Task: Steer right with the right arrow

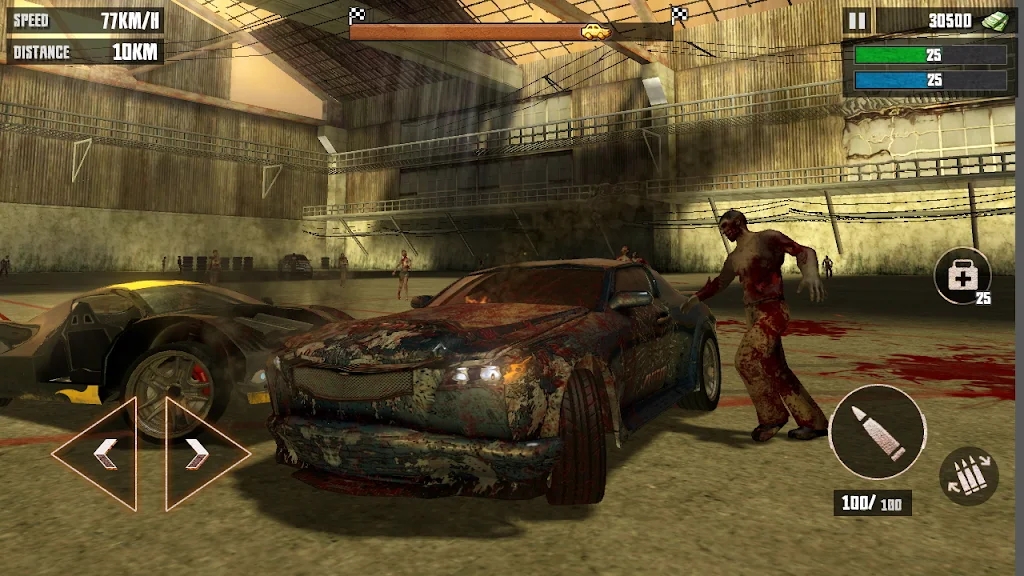Action: click(x=200, y=453)
